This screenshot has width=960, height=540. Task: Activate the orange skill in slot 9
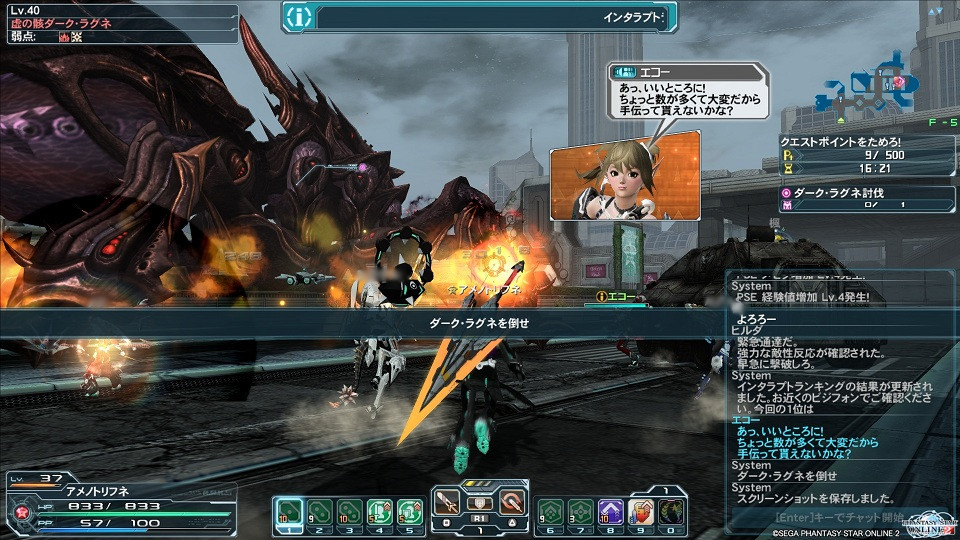tap(642, 513)
